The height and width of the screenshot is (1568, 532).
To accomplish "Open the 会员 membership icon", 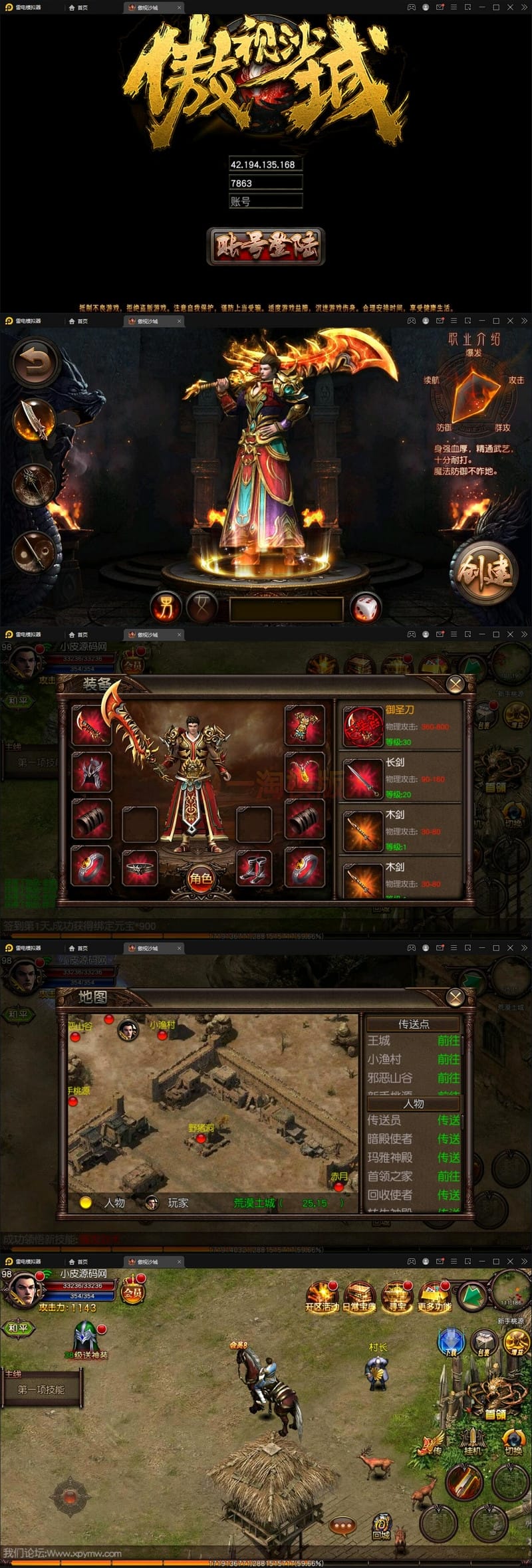I will click(133, 1291).
